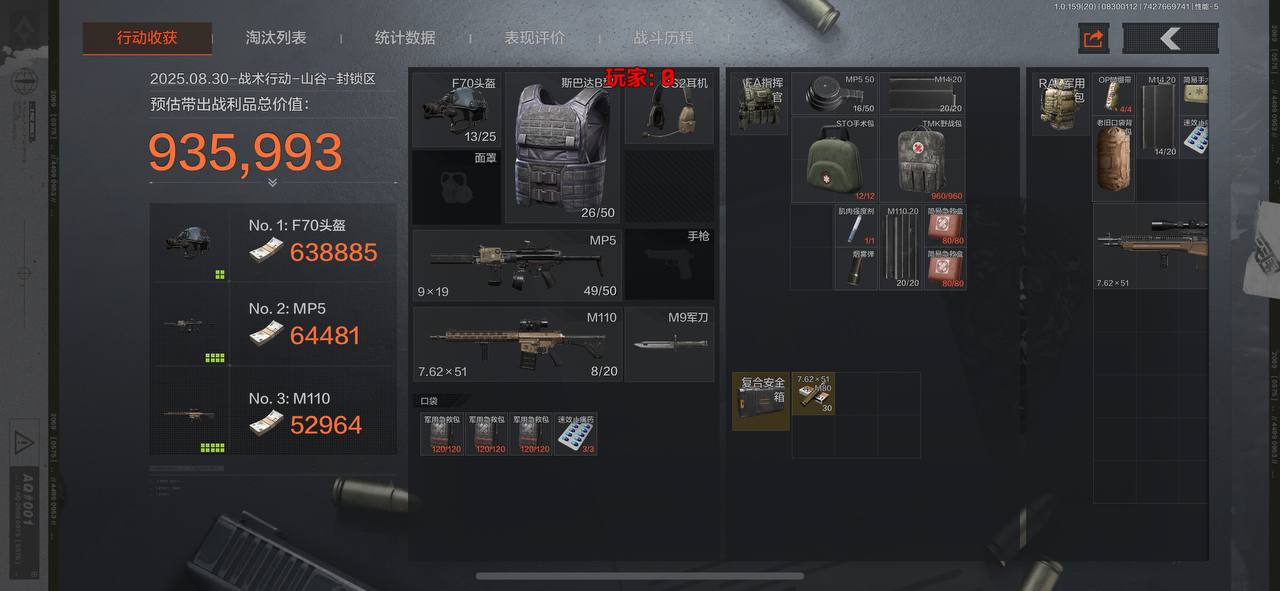Viewport: 1280px width, 591px height.
Task: Select the equipped M110 rifle slot
Action: (x=517, y=344)
